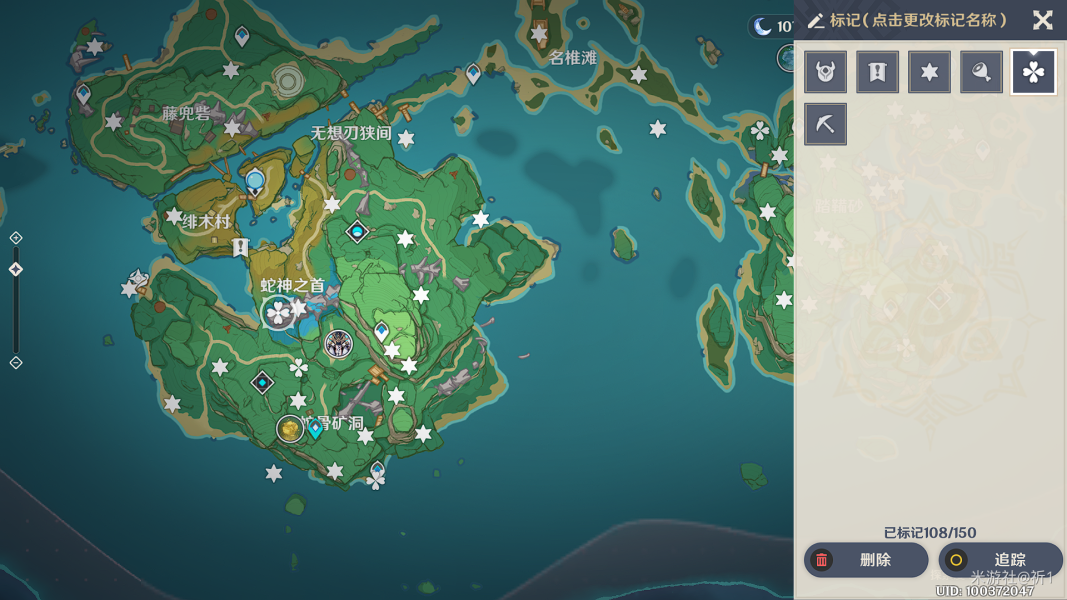The image size is (1067, 600).
Task: Click the gold coin icon near the mine
Action: click(x=290, y=429)
